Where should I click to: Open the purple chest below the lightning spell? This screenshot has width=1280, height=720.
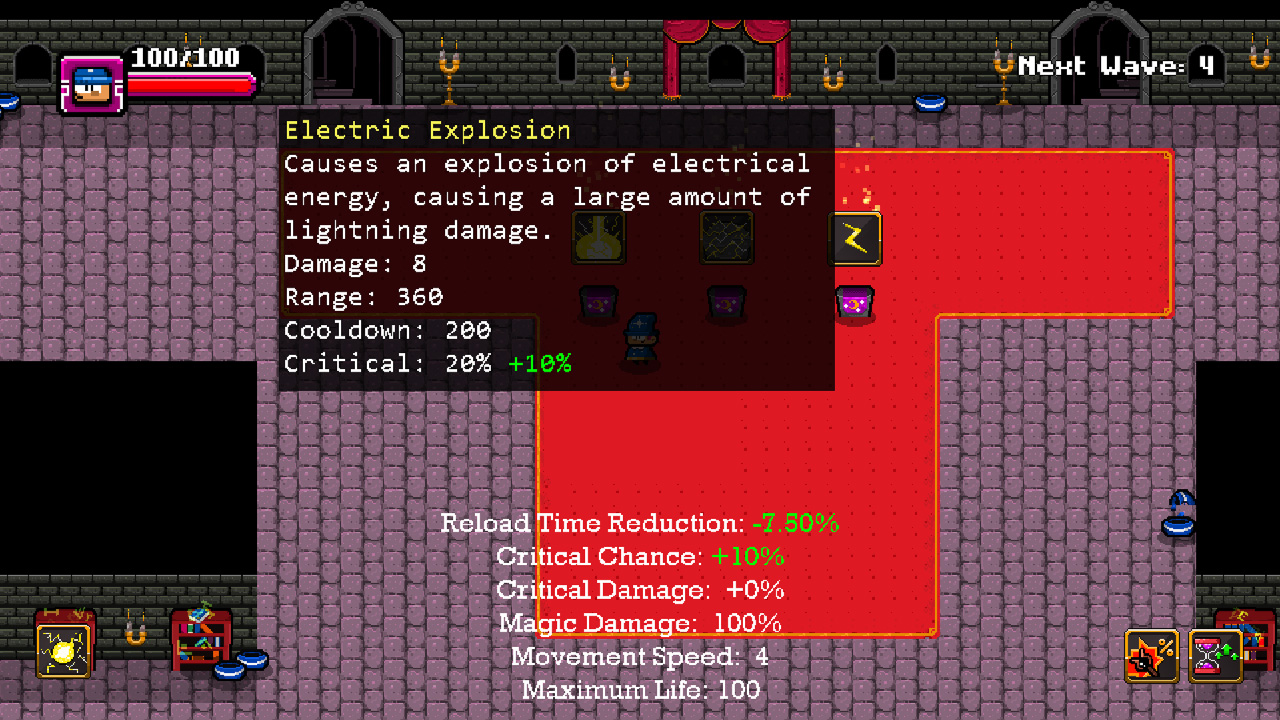[x=855, y=303]
